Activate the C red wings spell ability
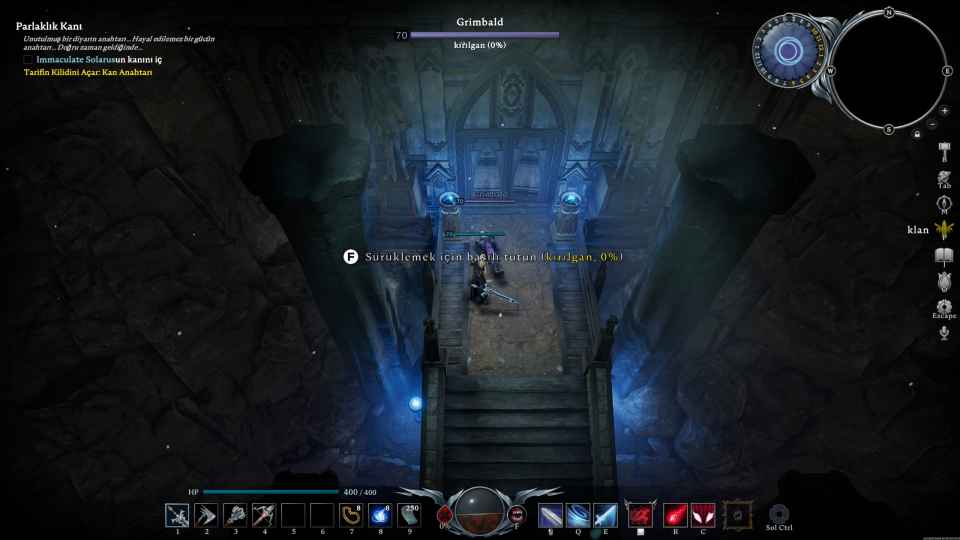The image size is (960, 540). (703, 515)
